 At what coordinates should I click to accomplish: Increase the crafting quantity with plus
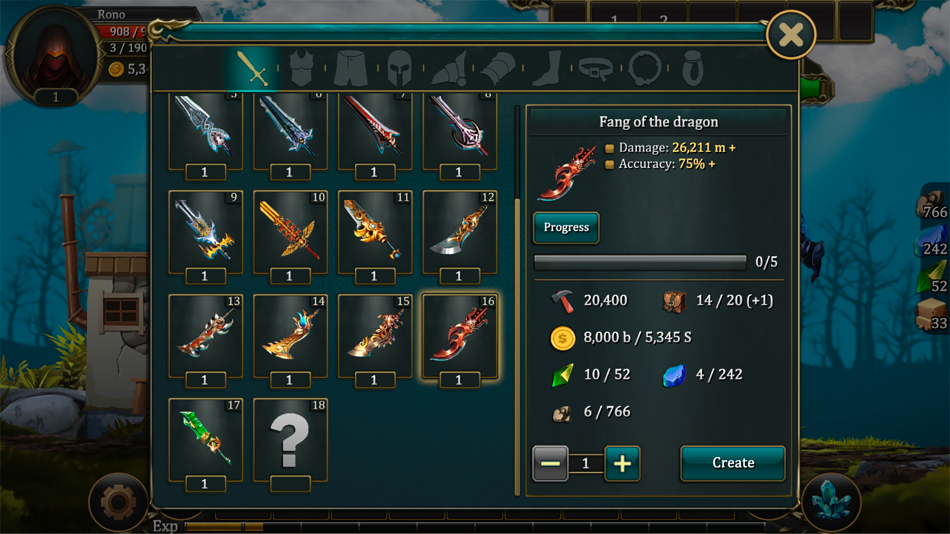[622, 463]
